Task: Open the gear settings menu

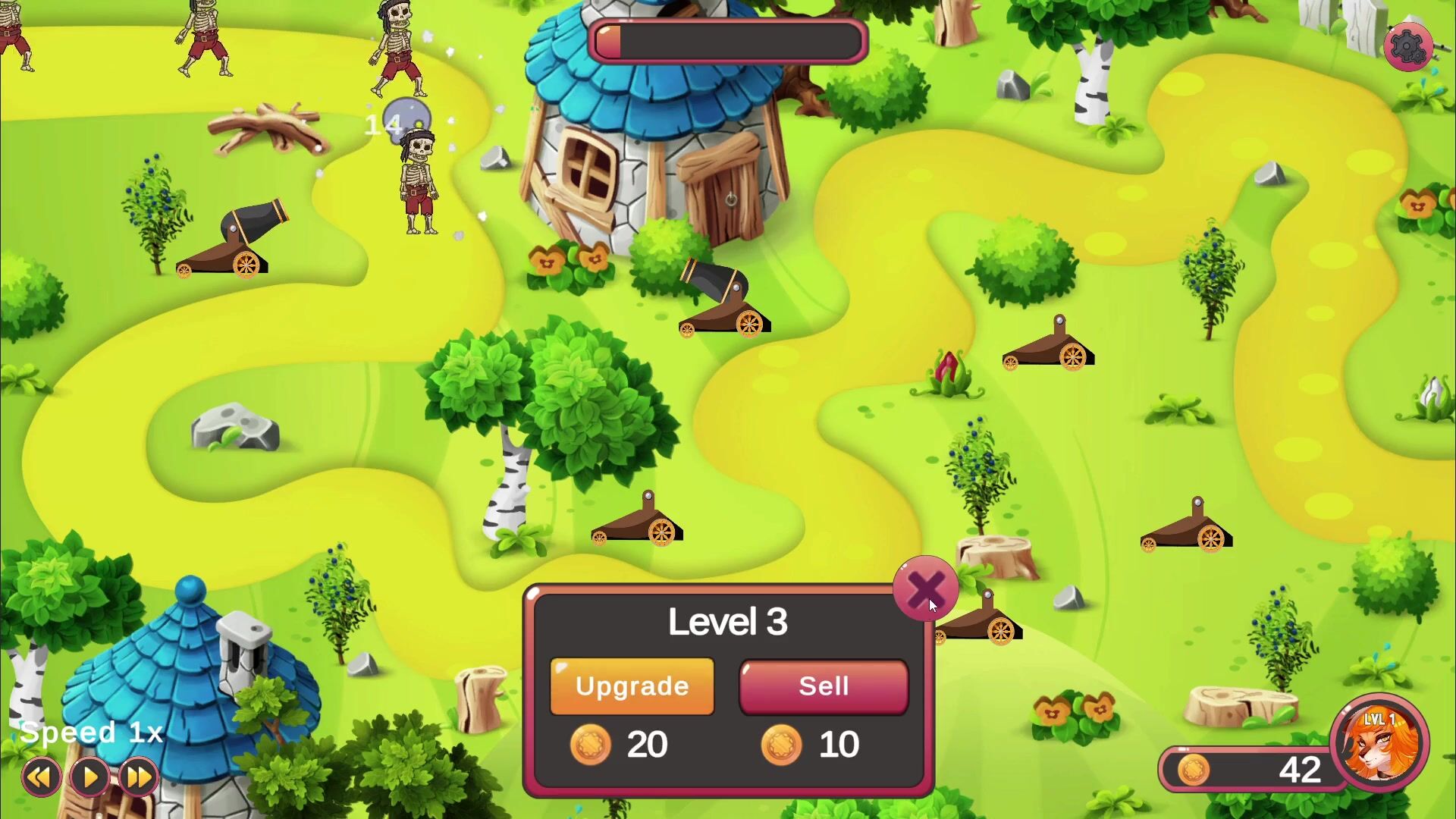Action: [x=1407, y=47]
